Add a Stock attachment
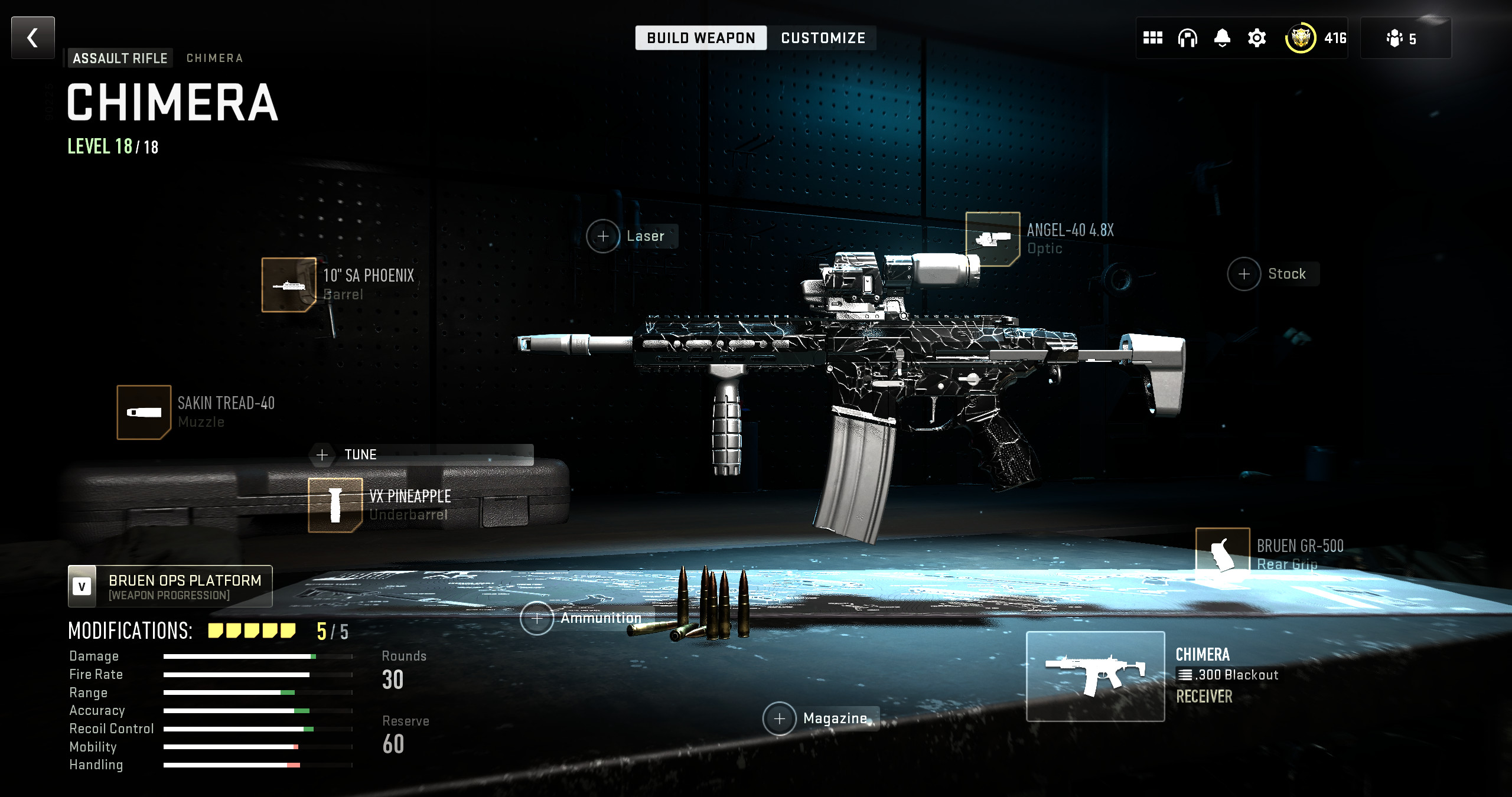 pos(1244,274)
